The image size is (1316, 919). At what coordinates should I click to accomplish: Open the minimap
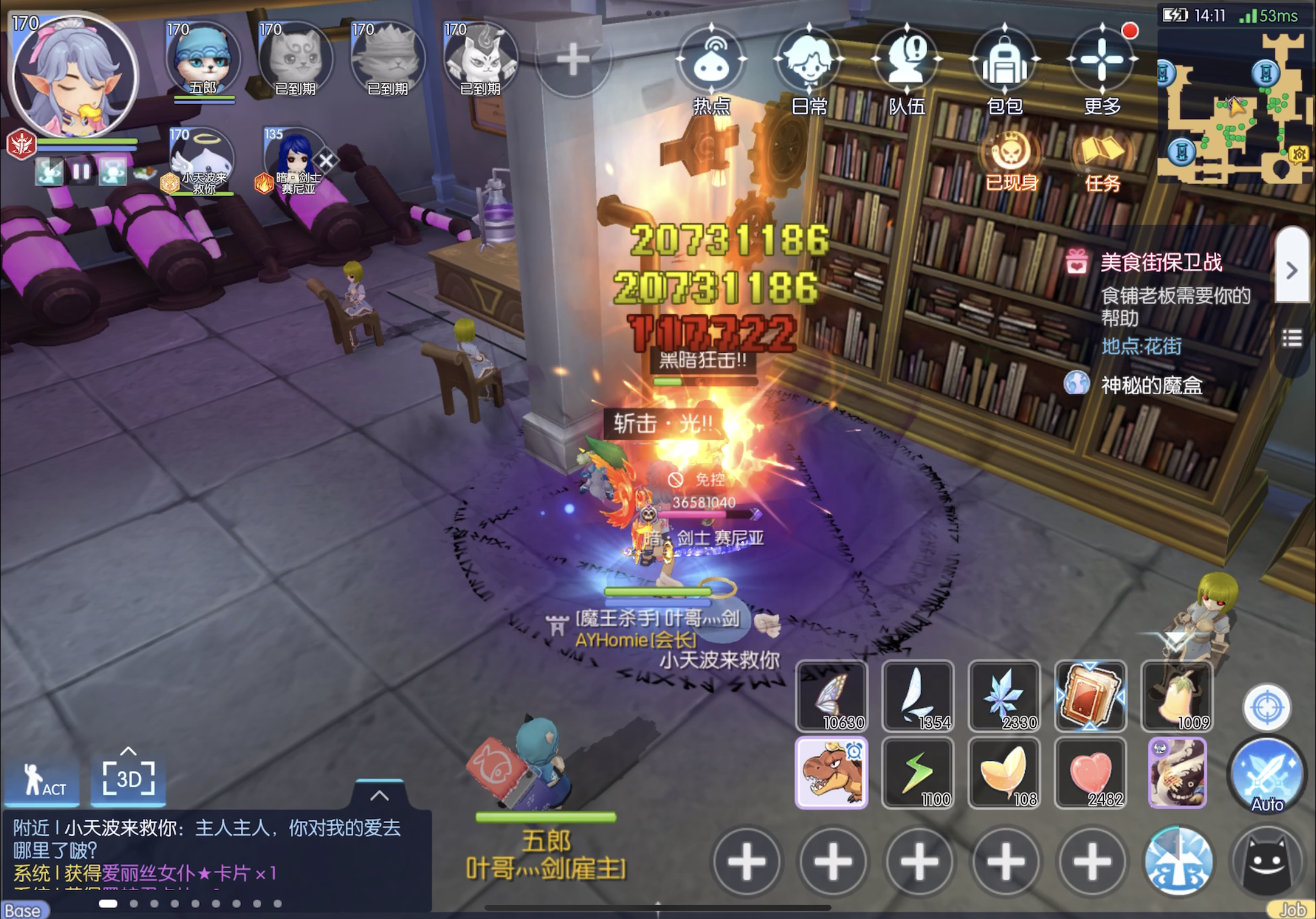1234,109
